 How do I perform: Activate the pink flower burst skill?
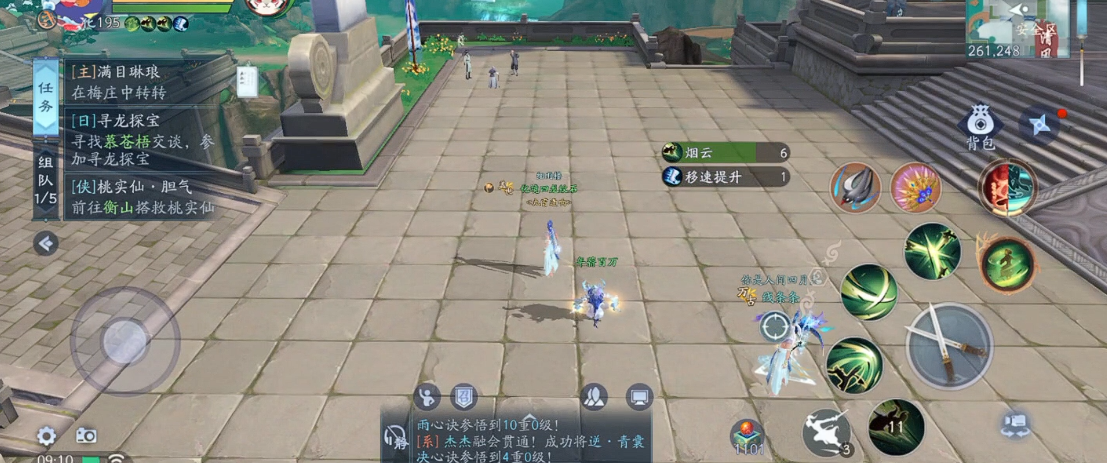pyautogui.click(x=915, y=187)
